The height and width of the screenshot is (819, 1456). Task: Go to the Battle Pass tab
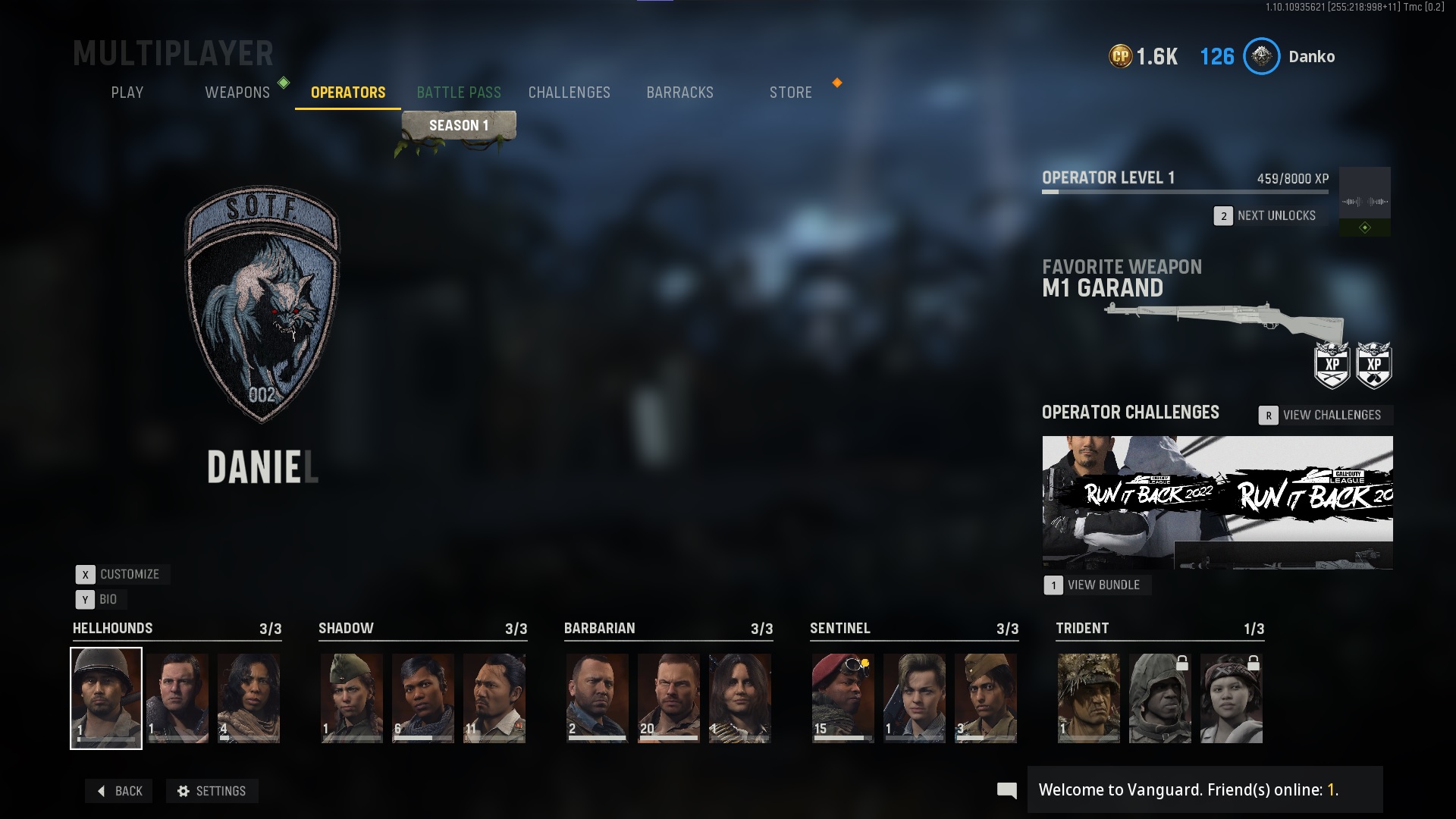[x=458, y=93]
